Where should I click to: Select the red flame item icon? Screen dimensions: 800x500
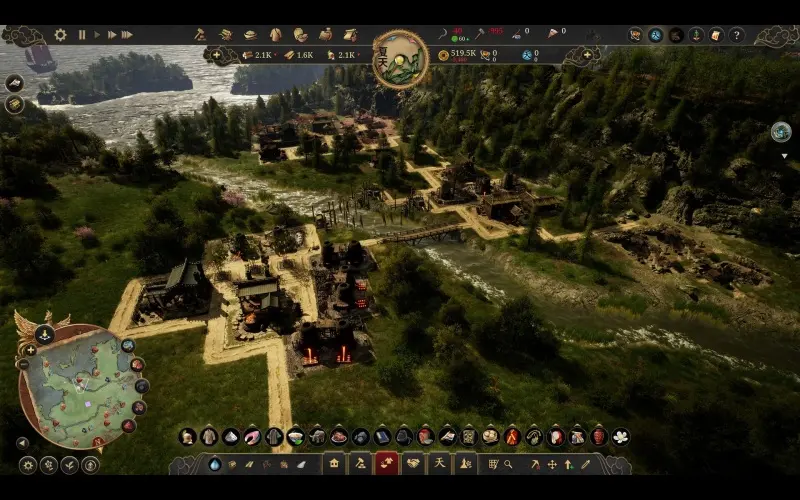click(512, 436)
